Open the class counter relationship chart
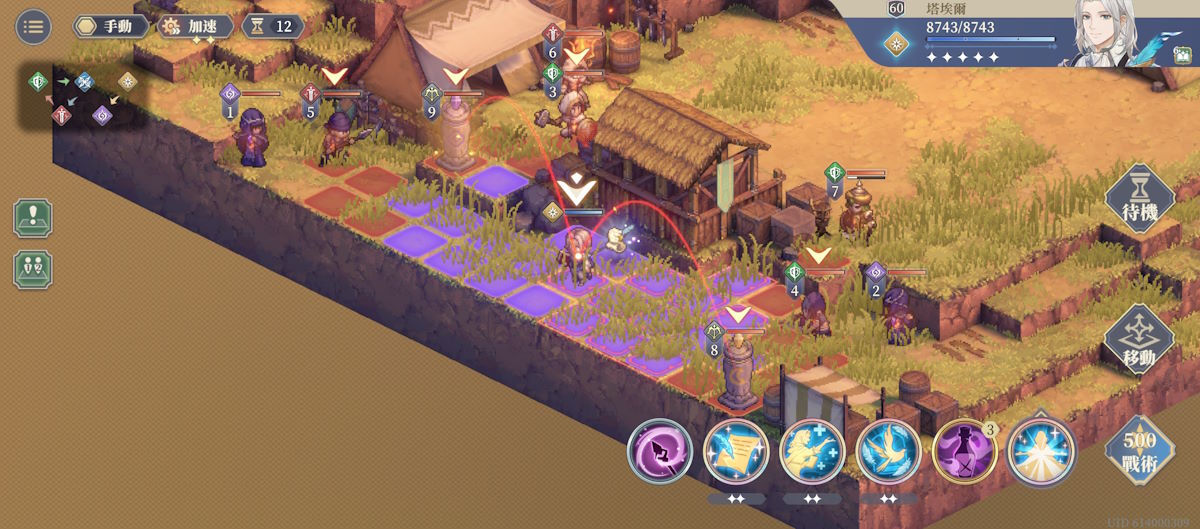The image size is (1200, 529). pos(83,97)
